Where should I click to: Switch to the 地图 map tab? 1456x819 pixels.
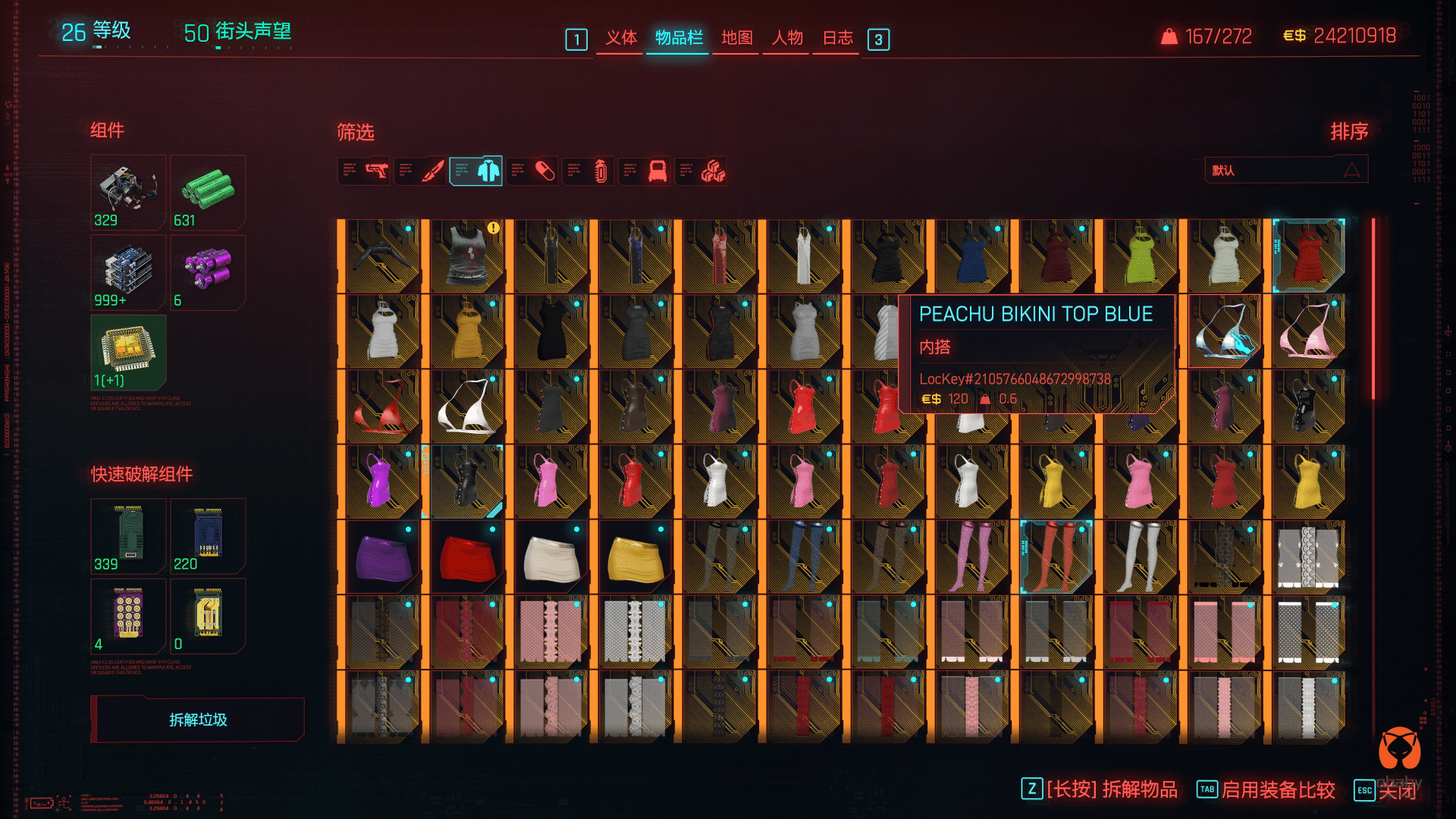pos(736,38)
